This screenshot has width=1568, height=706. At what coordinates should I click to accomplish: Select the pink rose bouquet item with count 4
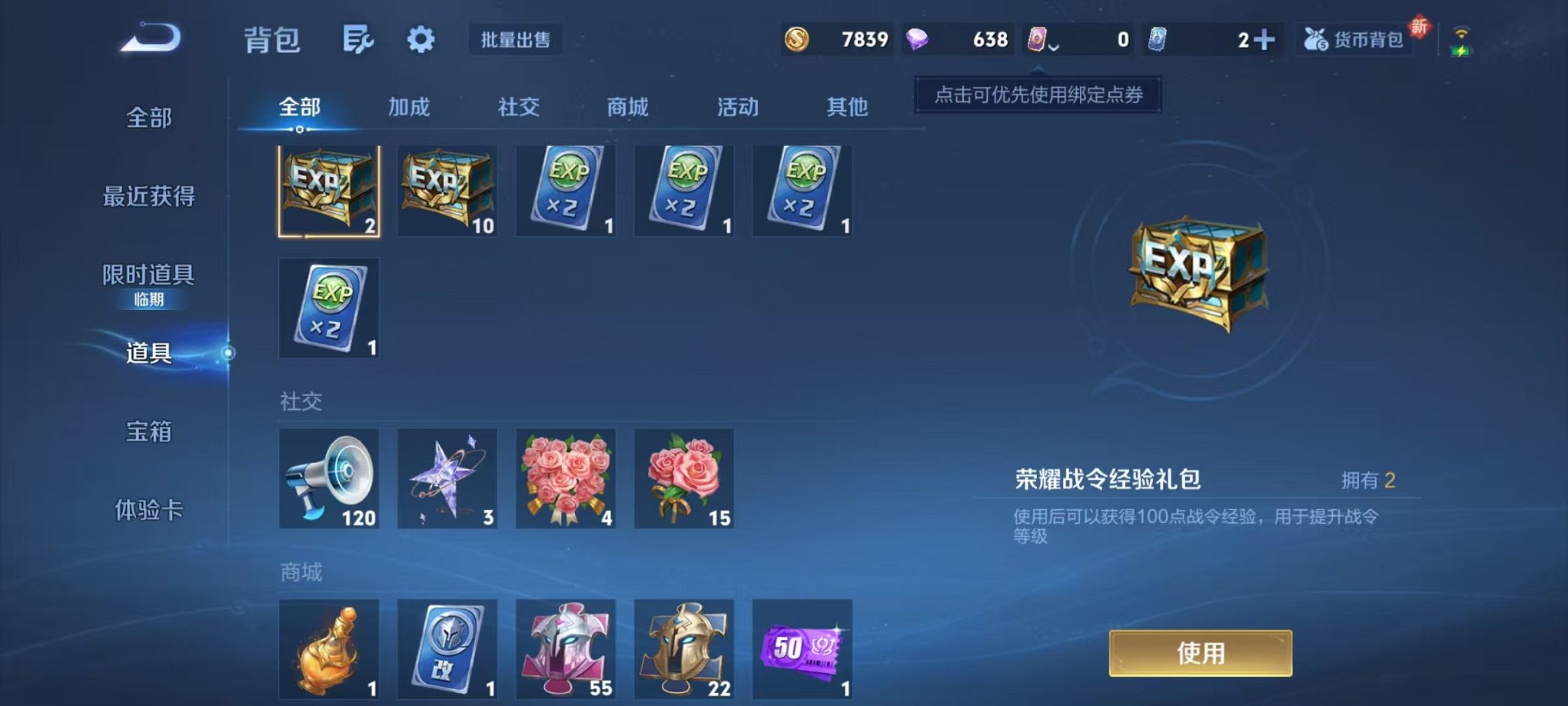pyautogui.click(x=566, y=478)
